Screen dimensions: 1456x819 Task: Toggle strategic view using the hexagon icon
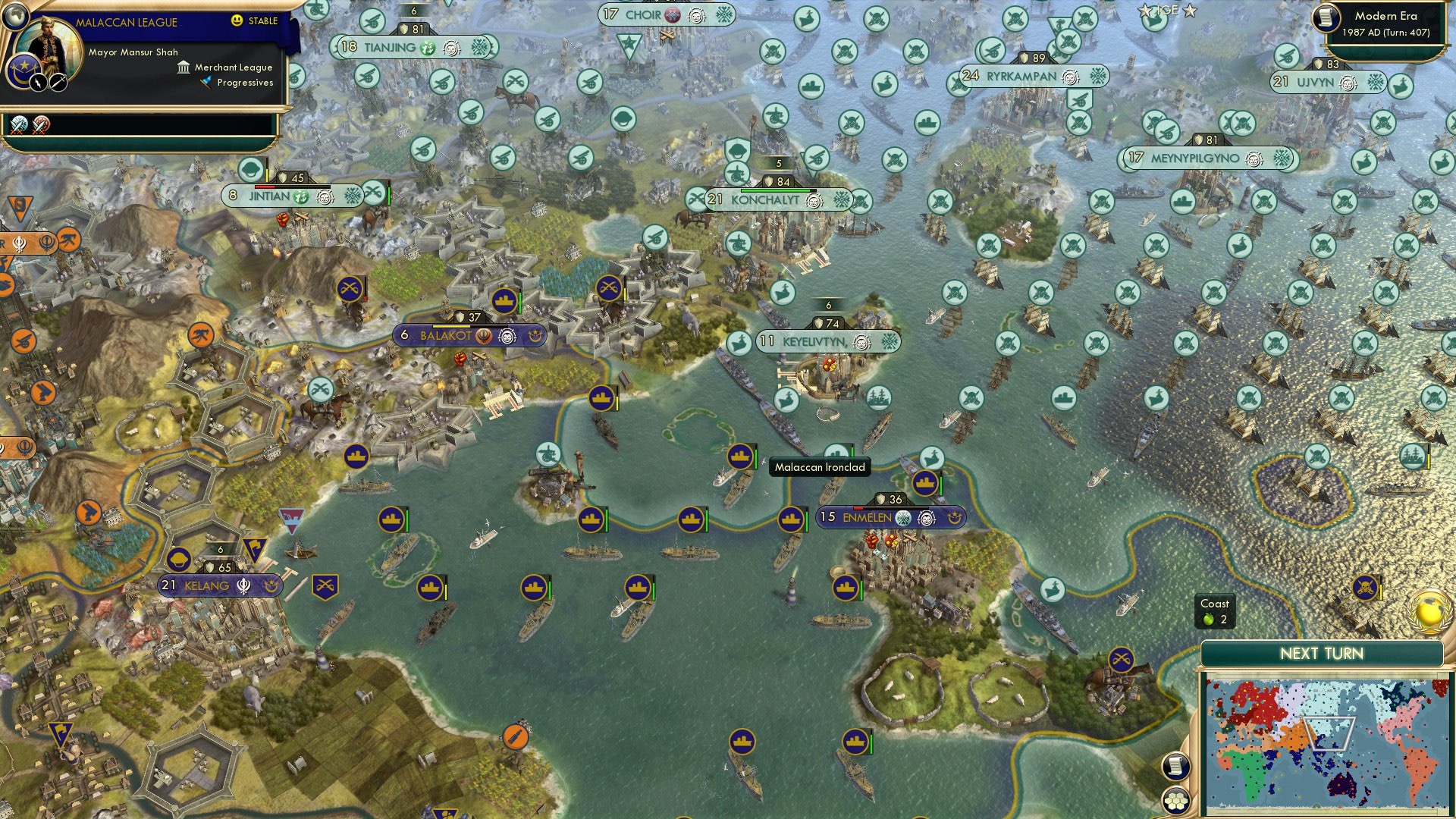coord(1175,800)
